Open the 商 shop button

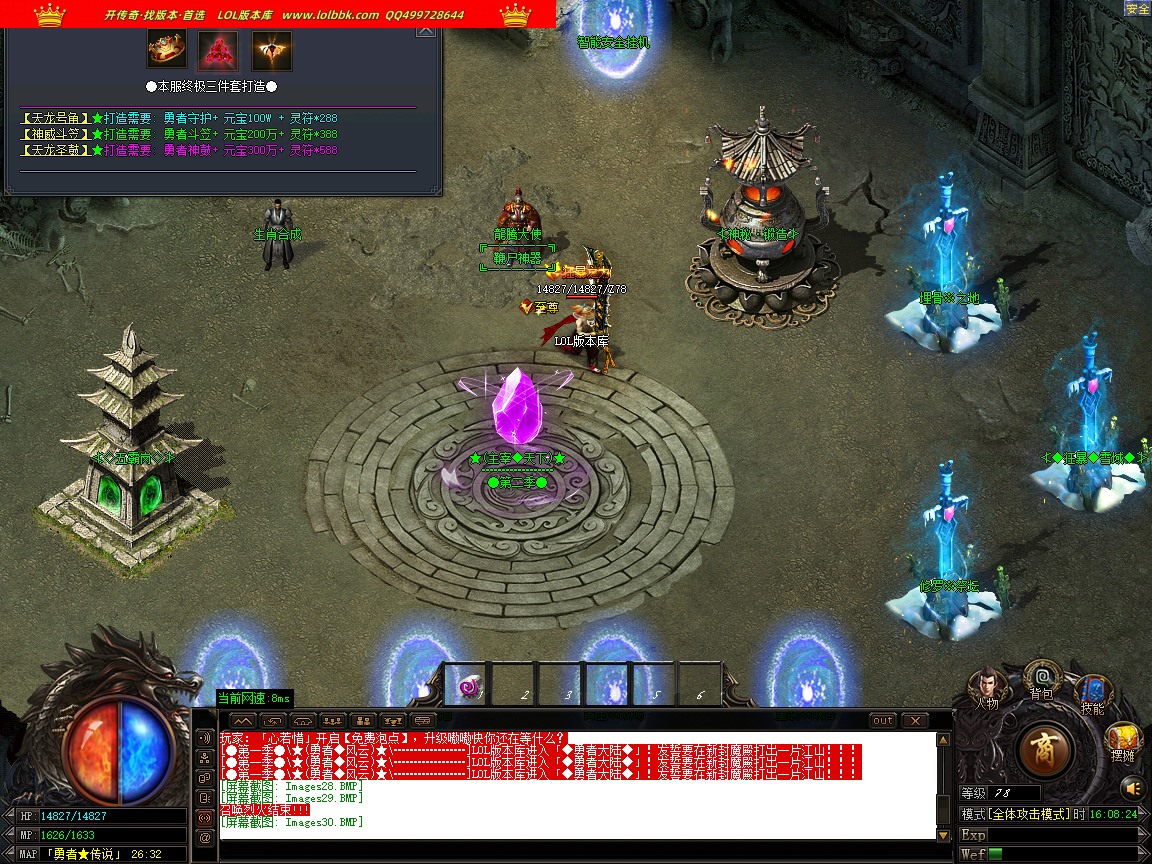[1047, 749]
